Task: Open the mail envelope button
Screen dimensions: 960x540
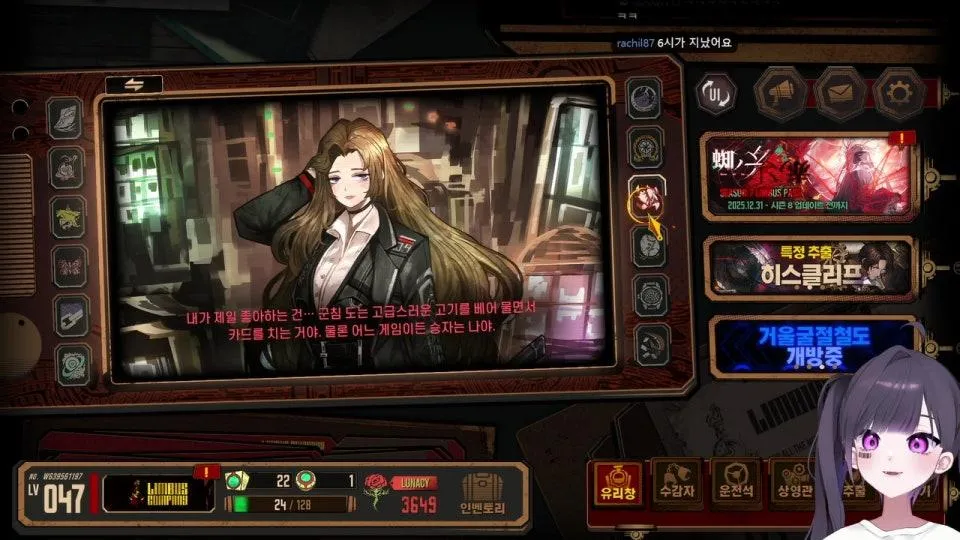Action: point(840,94)
